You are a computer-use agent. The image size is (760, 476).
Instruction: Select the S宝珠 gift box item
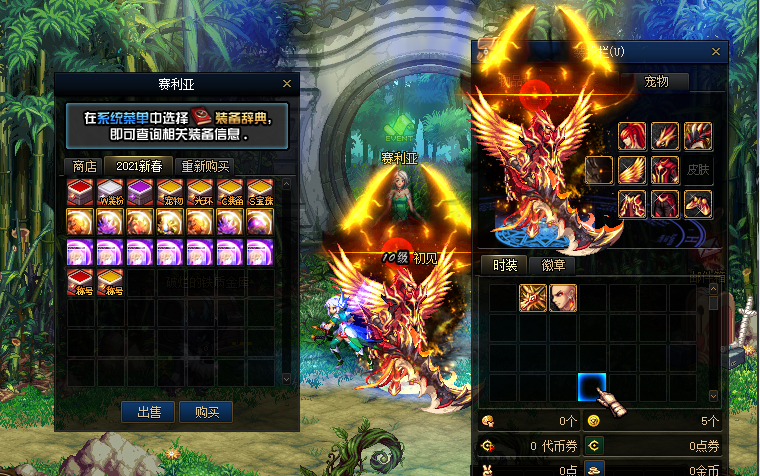260,192
